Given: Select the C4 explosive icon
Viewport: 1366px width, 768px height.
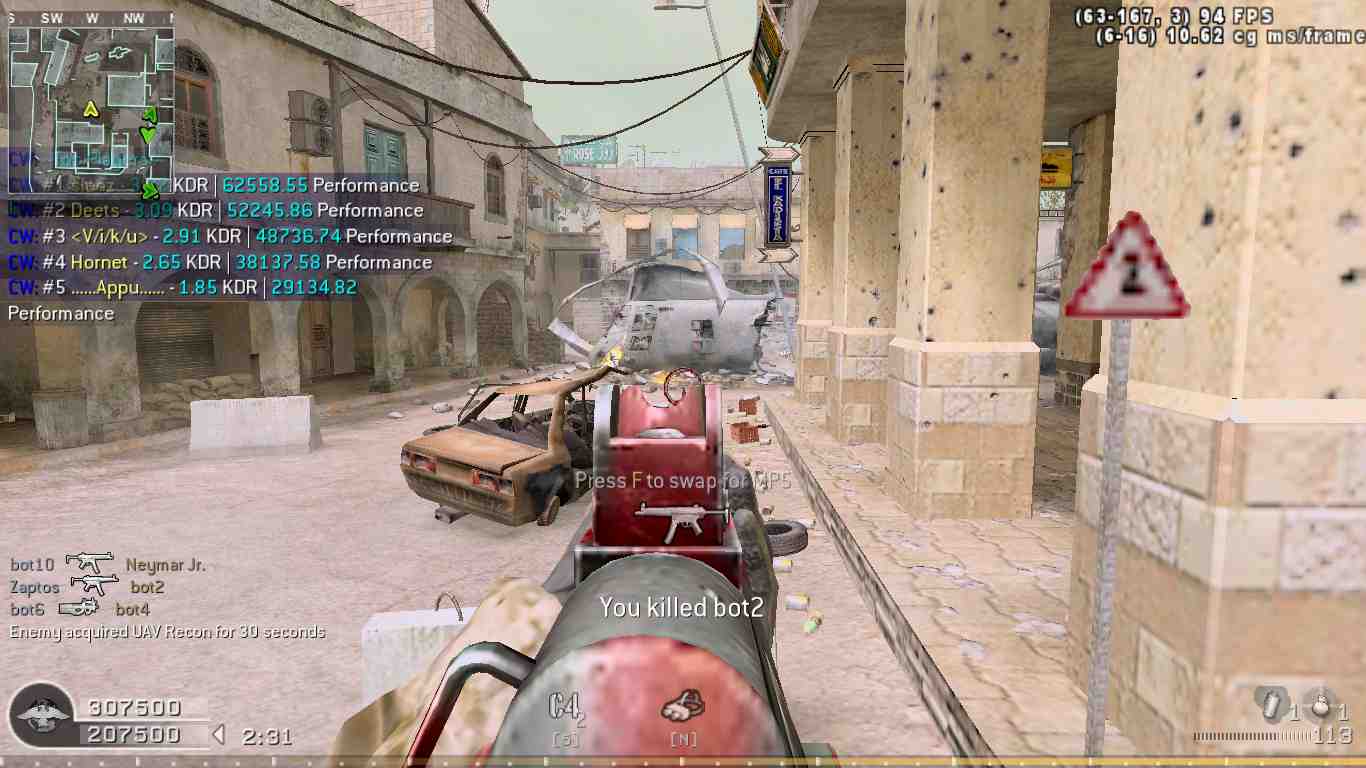Looking at the screenshot, I should point(565,708).
